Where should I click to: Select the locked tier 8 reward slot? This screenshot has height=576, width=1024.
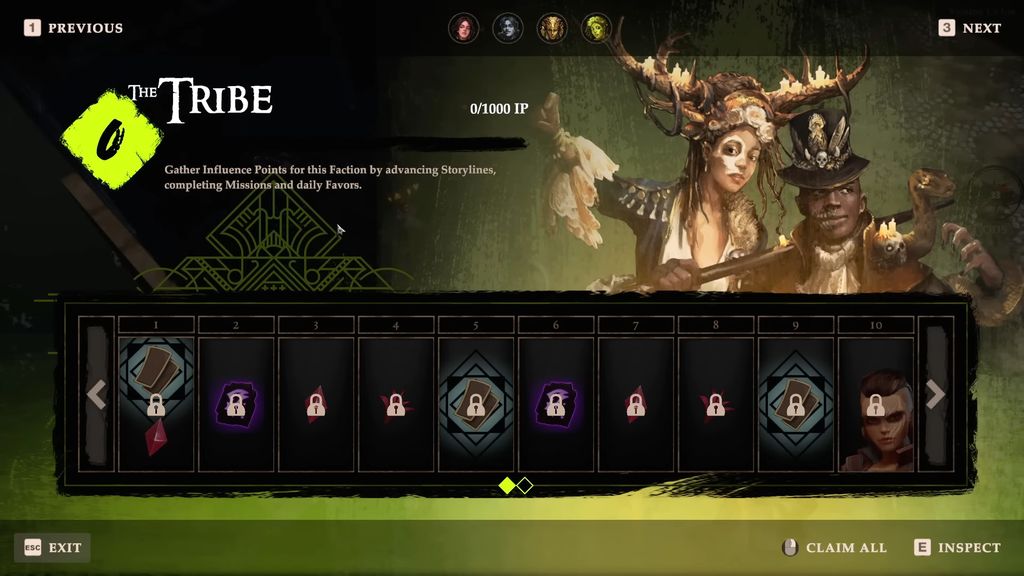716,404
